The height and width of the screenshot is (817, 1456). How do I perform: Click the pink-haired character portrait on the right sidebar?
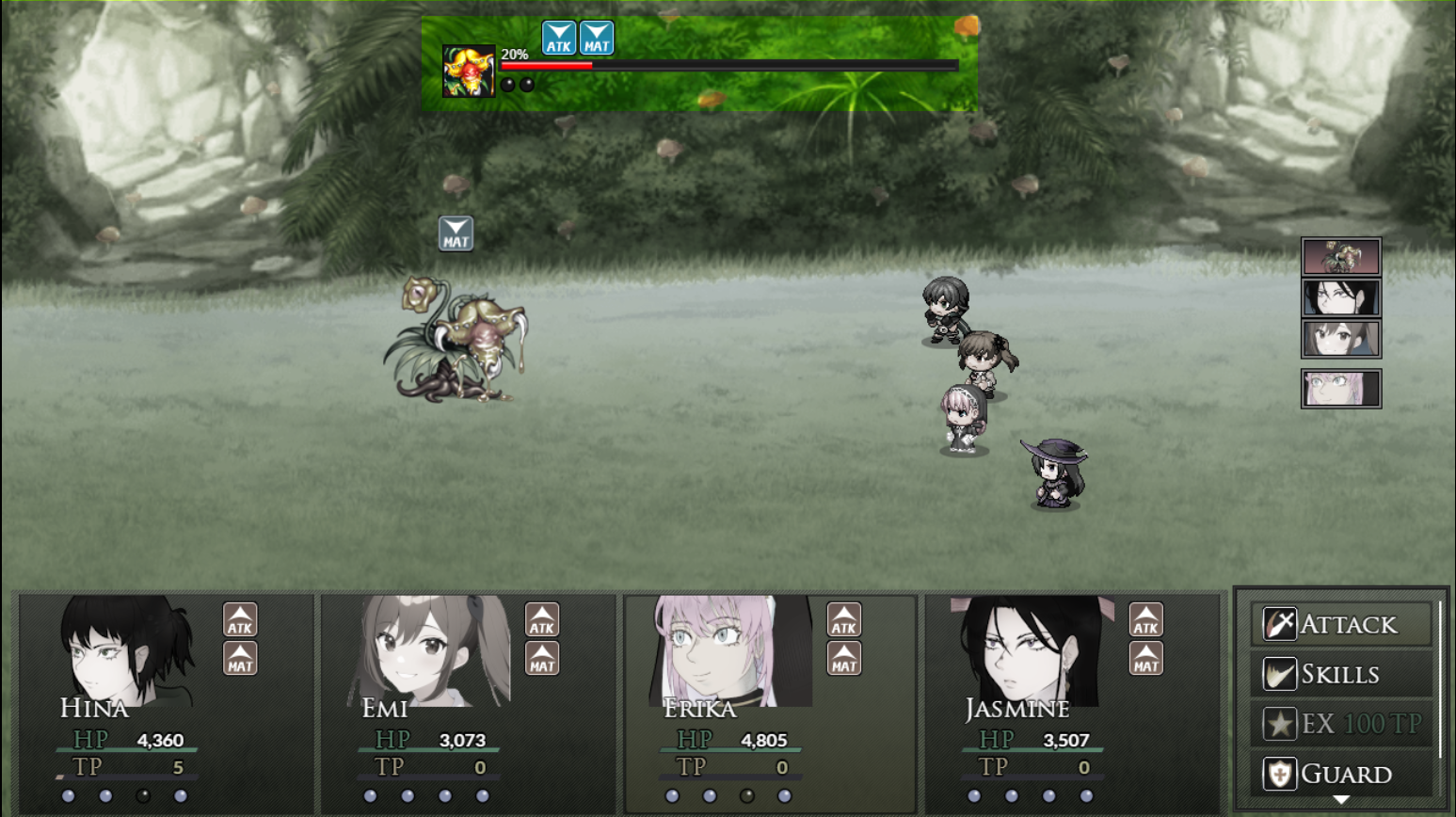(1340, 388)
